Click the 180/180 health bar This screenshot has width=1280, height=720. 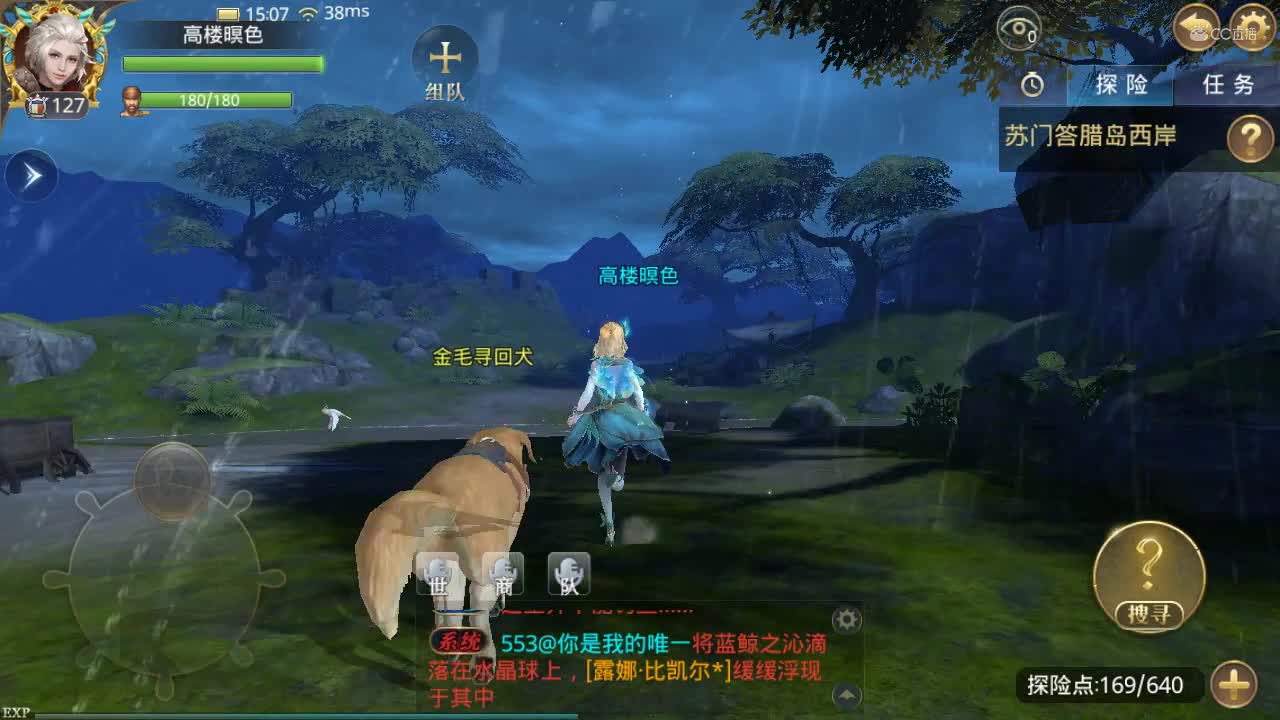point(210,100)
